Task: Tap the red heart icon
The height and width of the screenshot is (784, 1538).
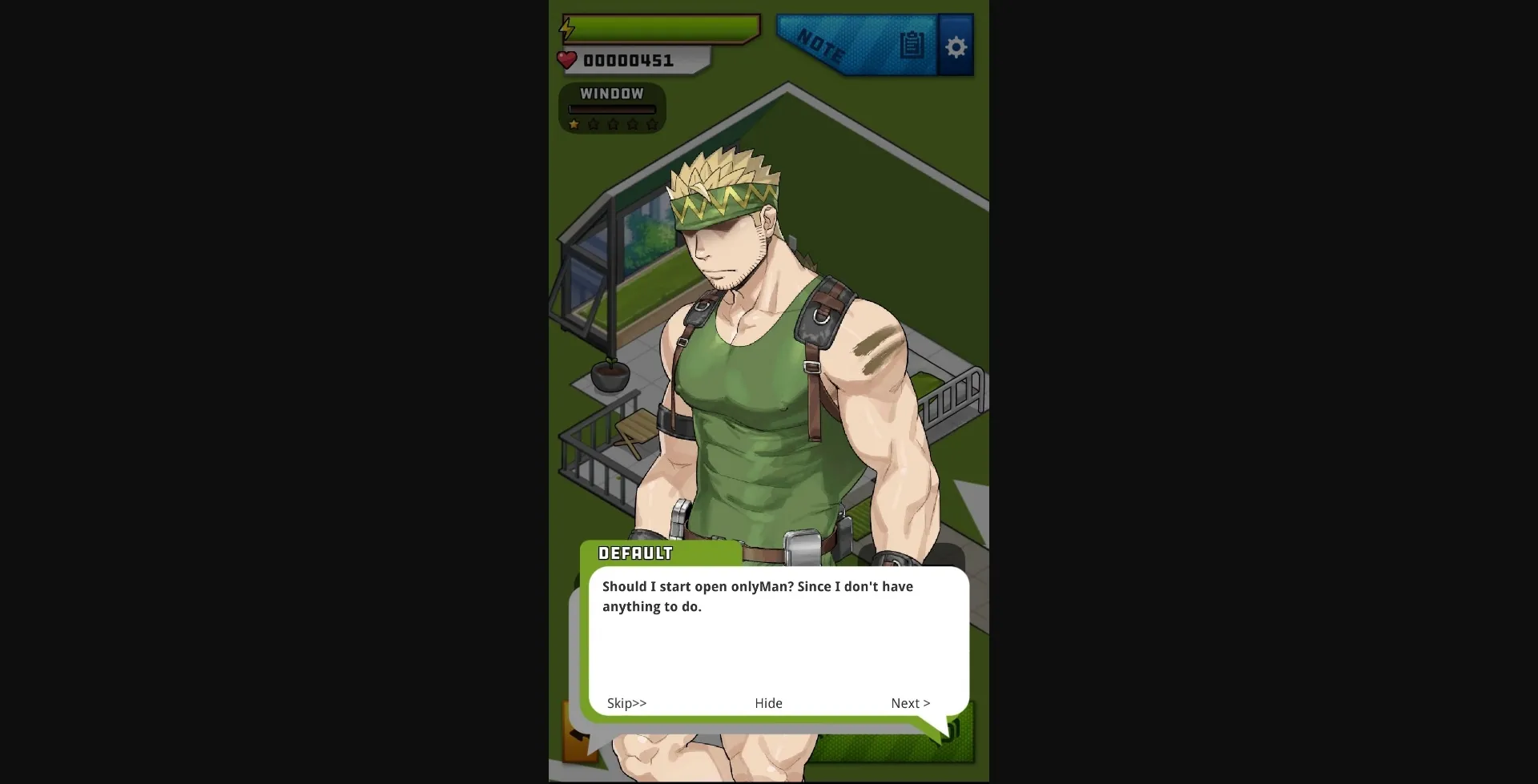Action: (x=567, y=59)
